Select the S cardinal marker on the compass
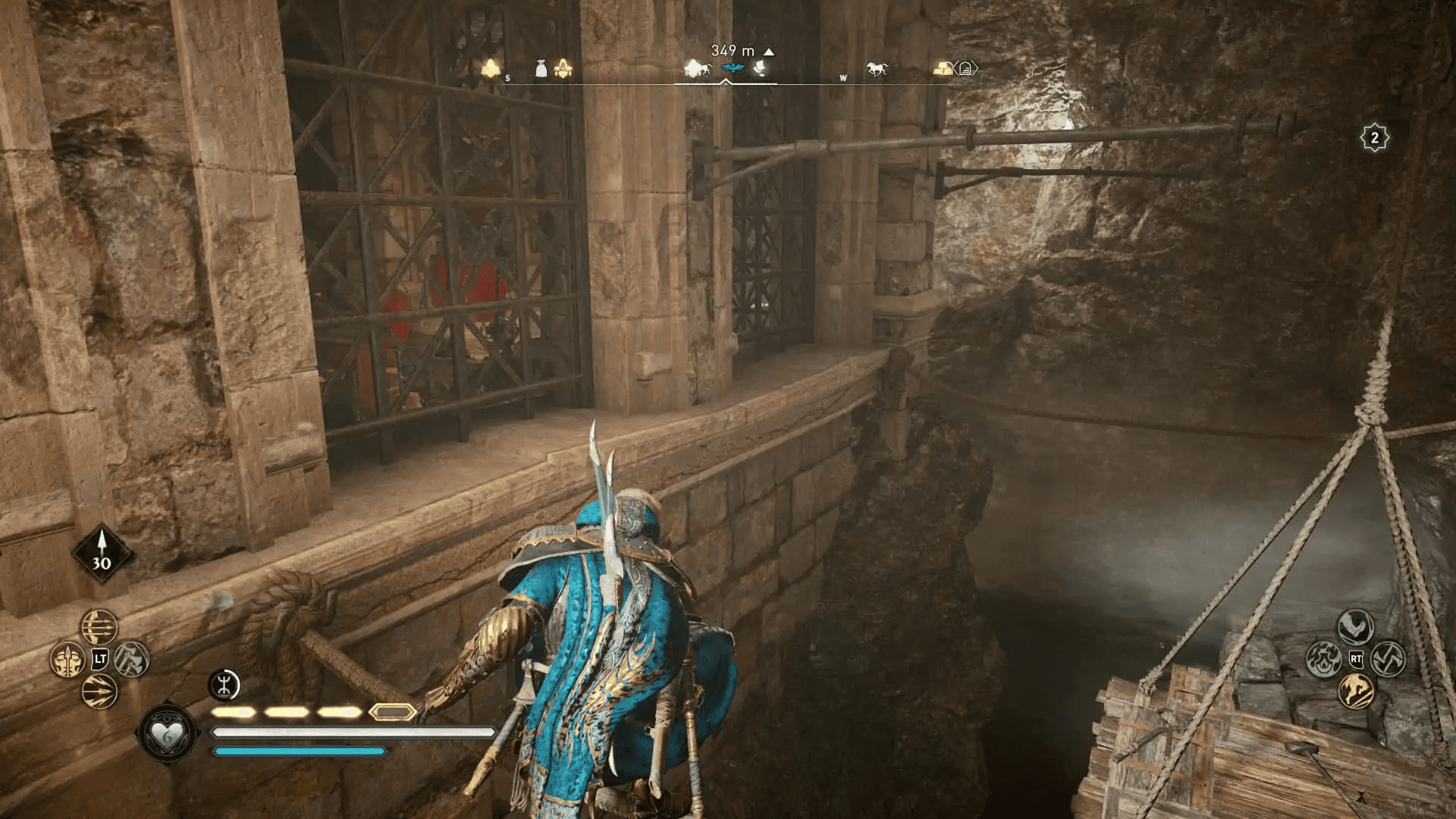 pyautogui.click(x=507, y=77)
